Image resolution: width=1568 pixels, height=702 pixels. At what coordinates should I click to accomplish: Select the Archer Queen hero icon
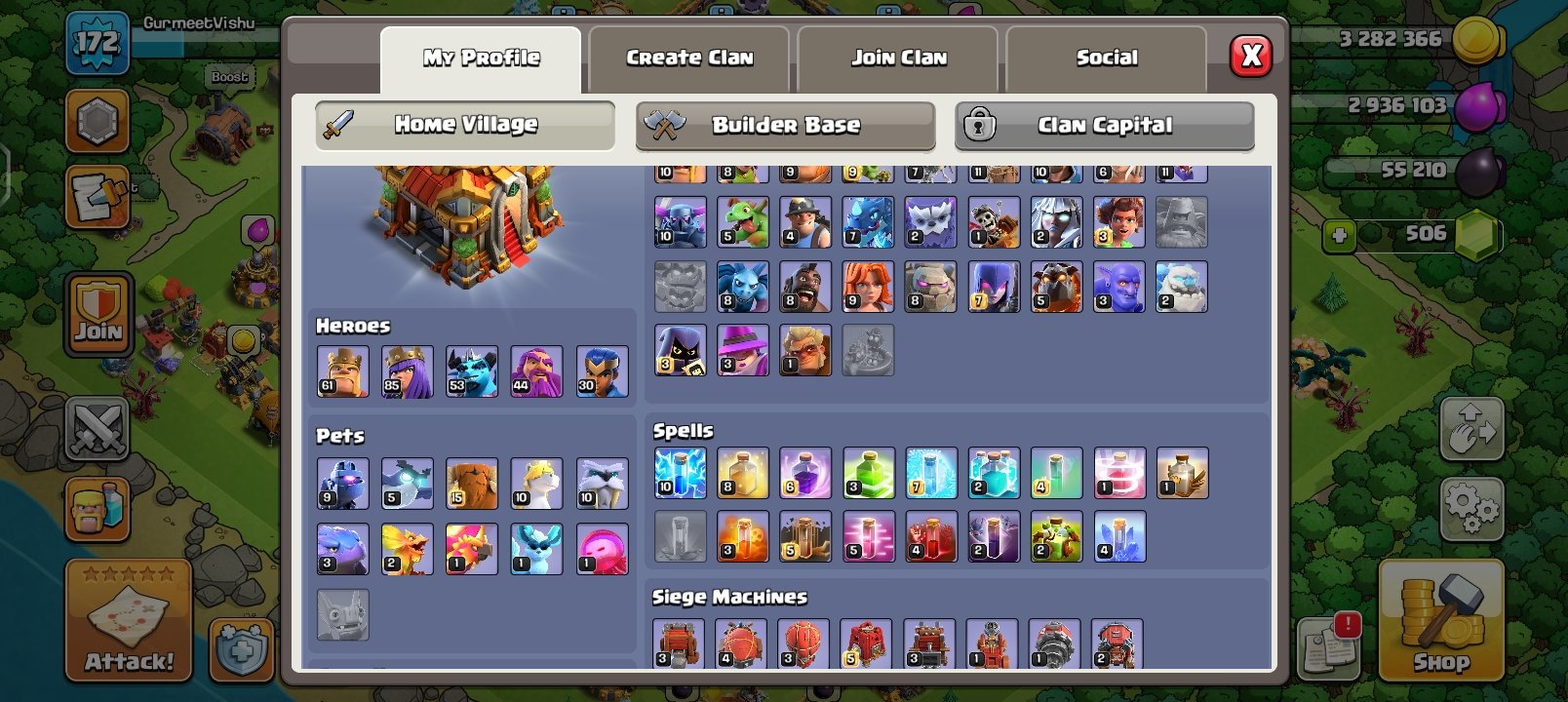[x=408, y=371]
